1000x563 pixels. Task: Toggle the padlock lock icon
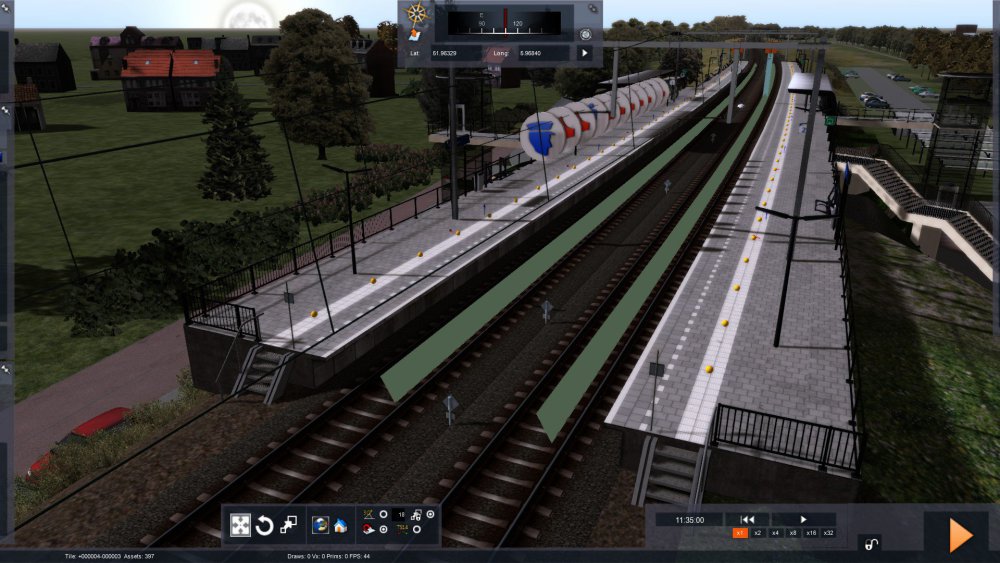point(872,544)
